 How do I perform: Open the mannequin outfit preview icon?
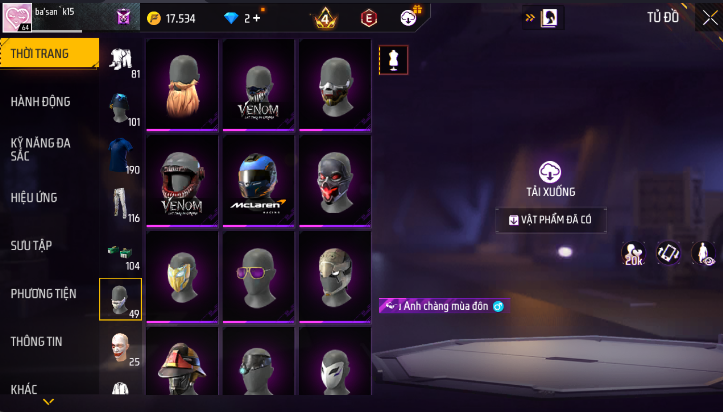(393, 60)
